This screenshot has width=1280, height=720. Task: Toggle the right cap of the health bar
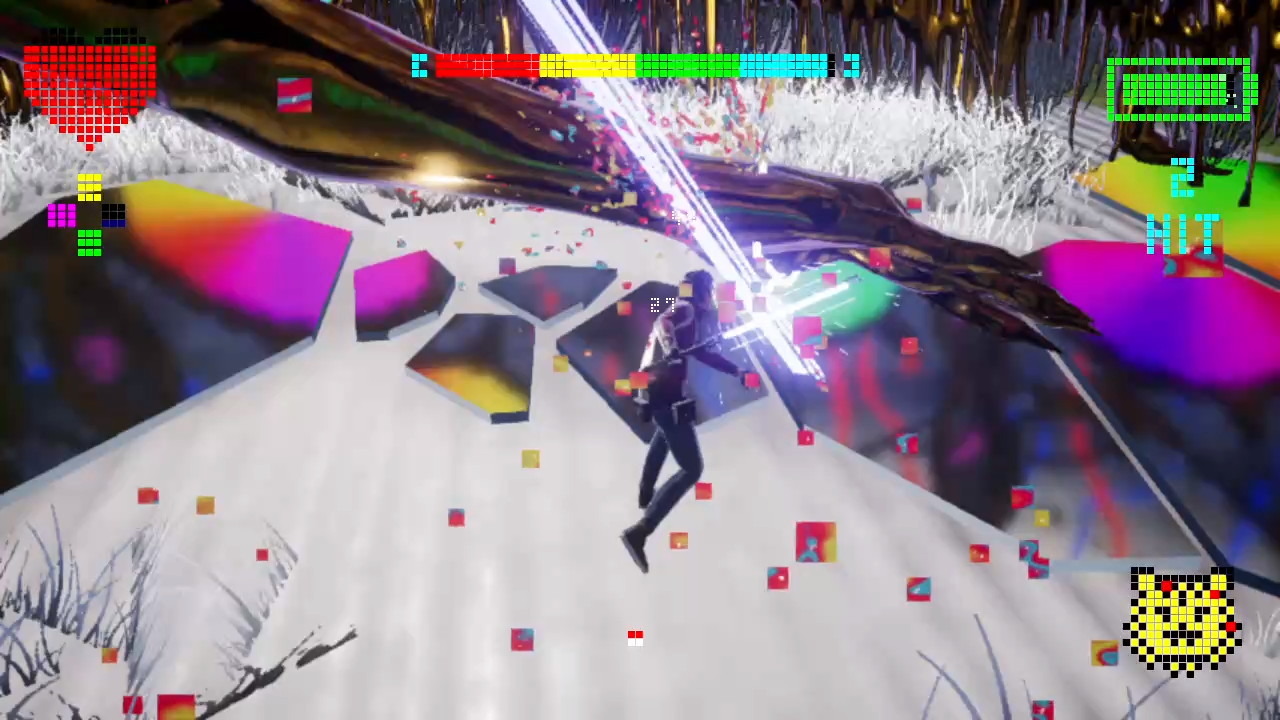point(852,66)
